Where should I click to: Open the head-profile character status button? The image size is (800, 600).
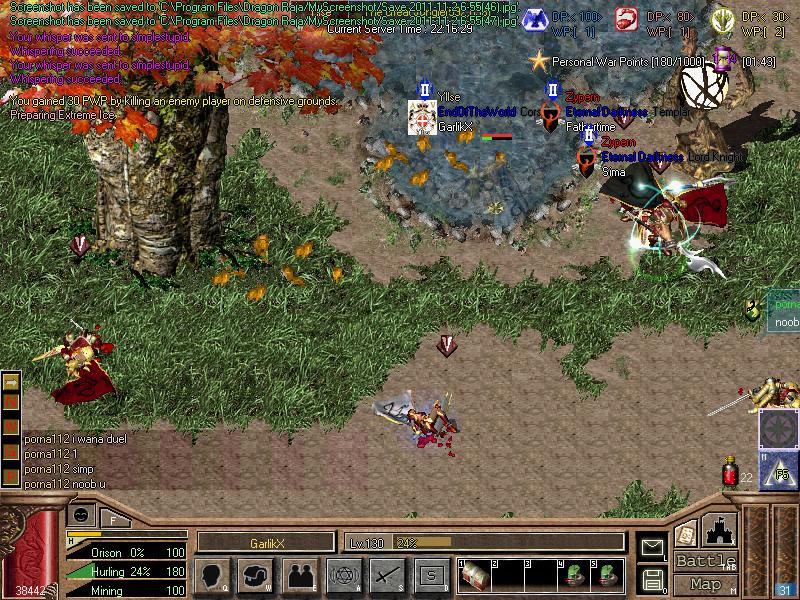pyautogui.click(x=213, y=575)
